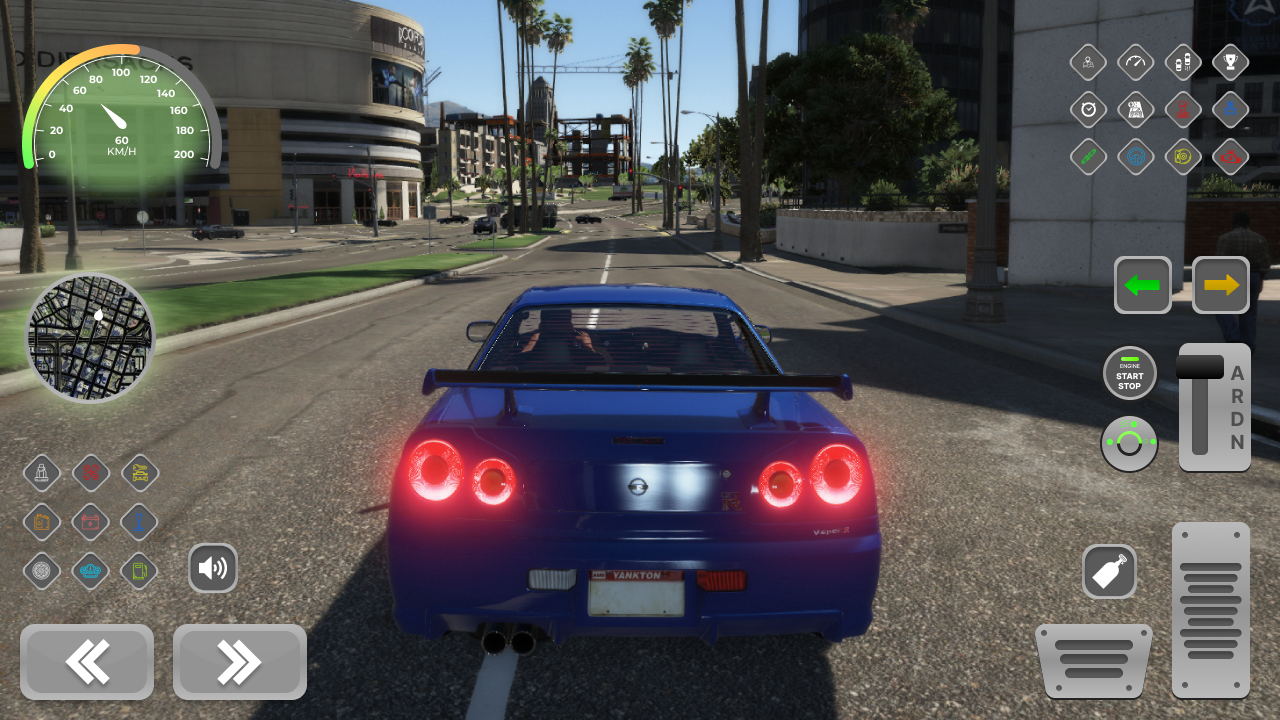This screenshot has height=720, width=1280.
Task: Open the stopwatch time challenge icon
Action: point(1088,109)
